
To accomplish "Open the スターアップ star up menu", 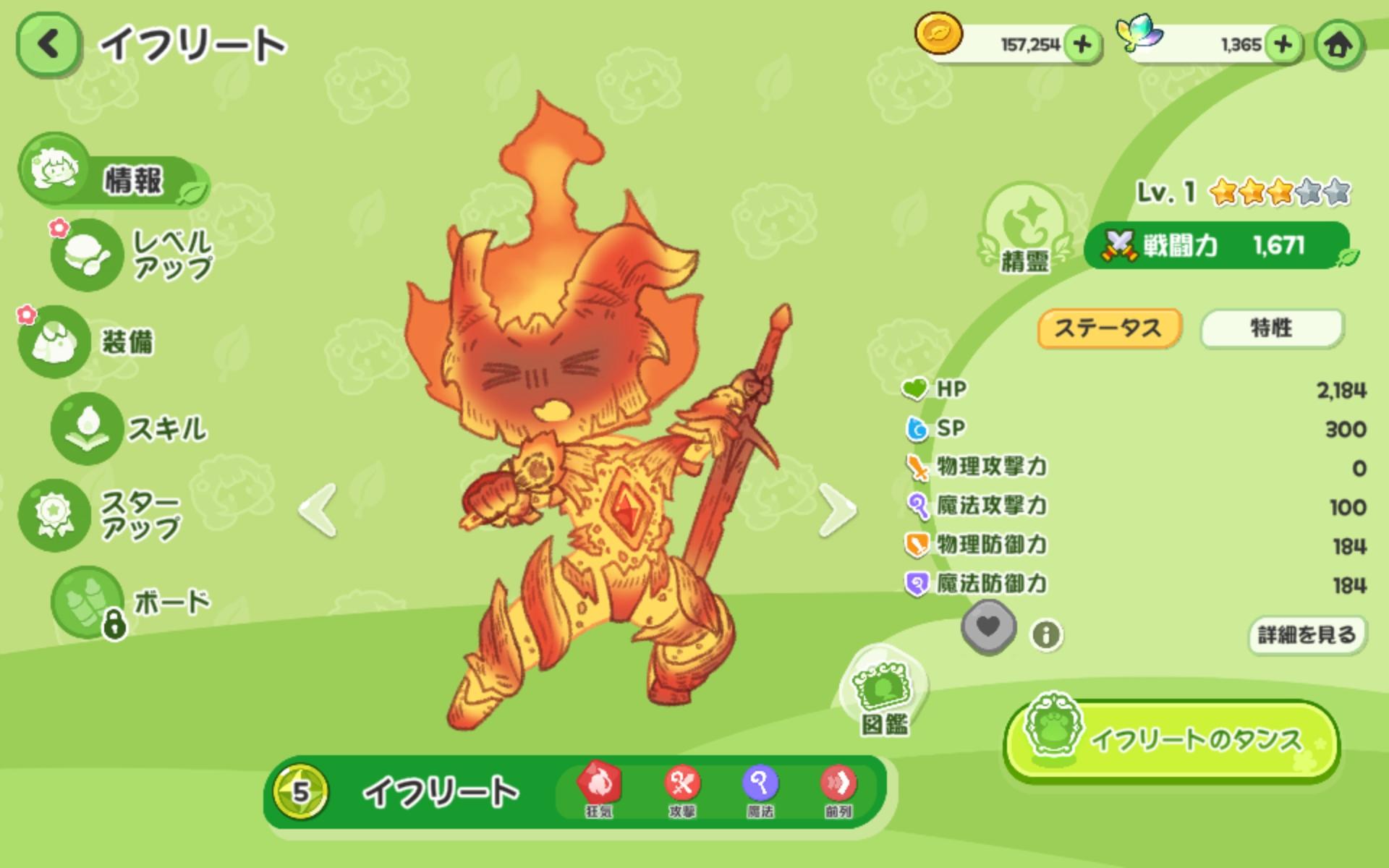I will (x=101, y=515).
